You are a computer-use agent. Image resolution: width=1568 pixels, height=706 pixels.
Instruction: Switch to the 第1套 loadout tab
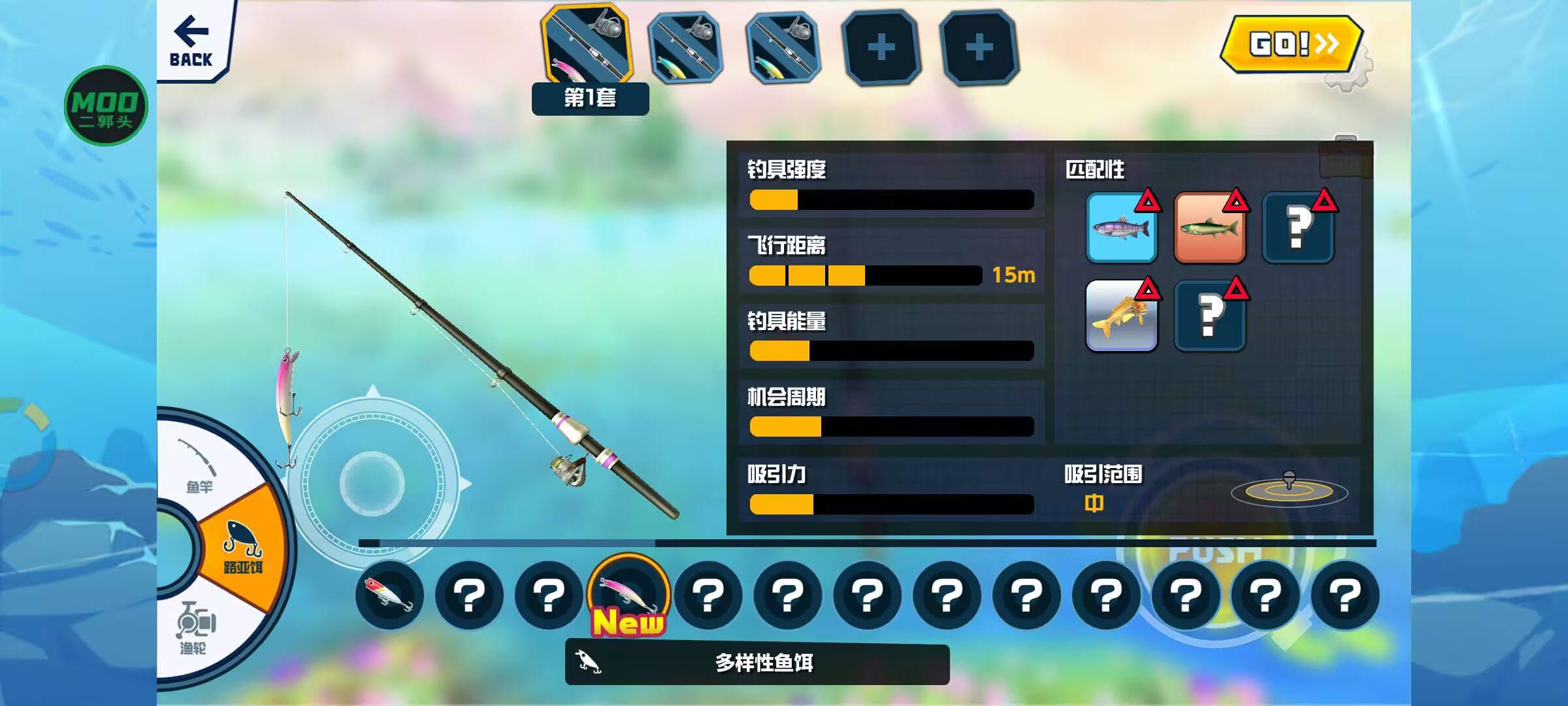587,46
